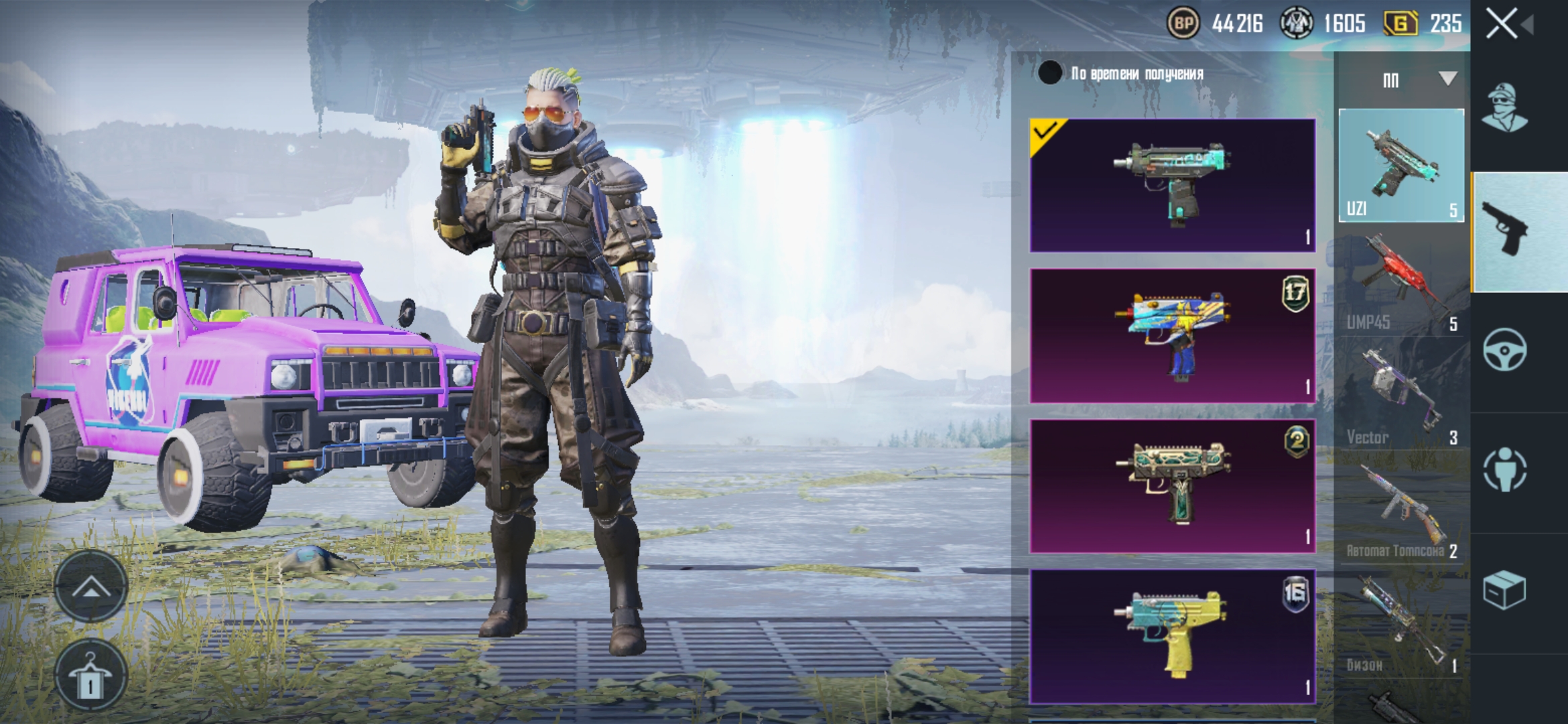Open the character outfit tab
This screenshot has width=1568, height=724.
coord(1504,107)
